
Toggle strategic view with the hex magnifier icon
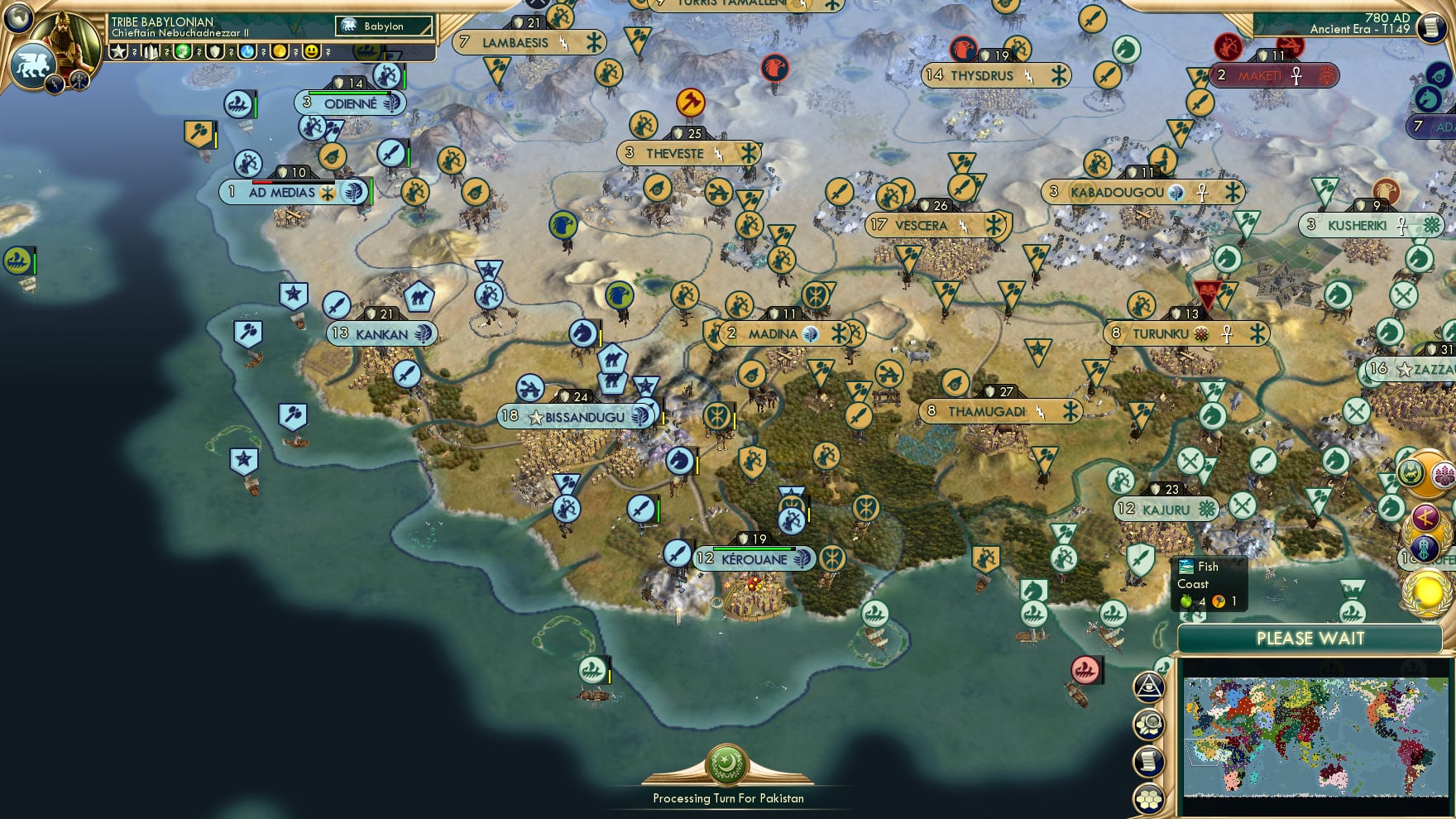tap(1149, 724)
